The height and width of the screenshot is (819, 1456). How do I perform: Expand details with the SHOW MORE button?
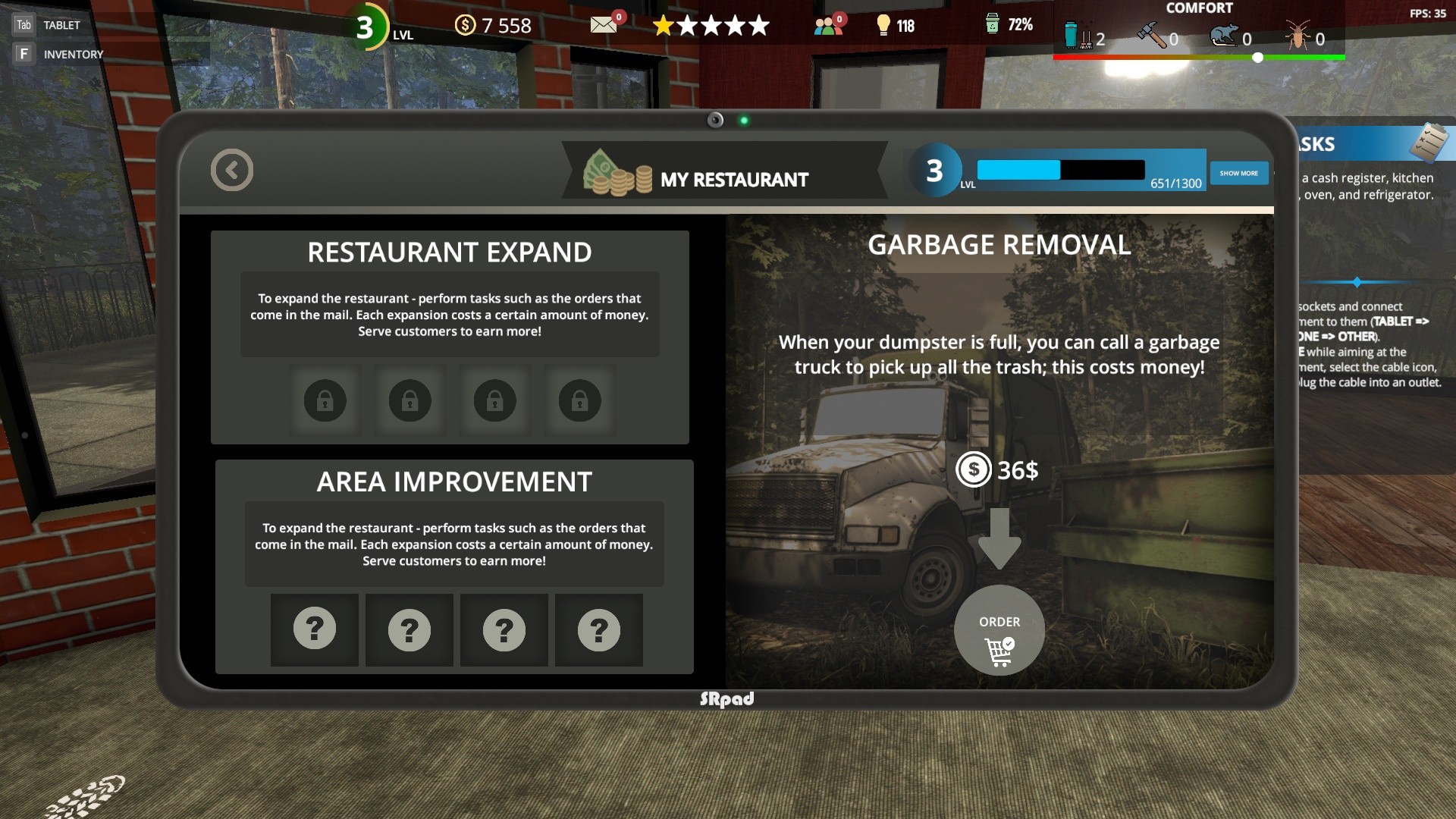point(1239,173)
